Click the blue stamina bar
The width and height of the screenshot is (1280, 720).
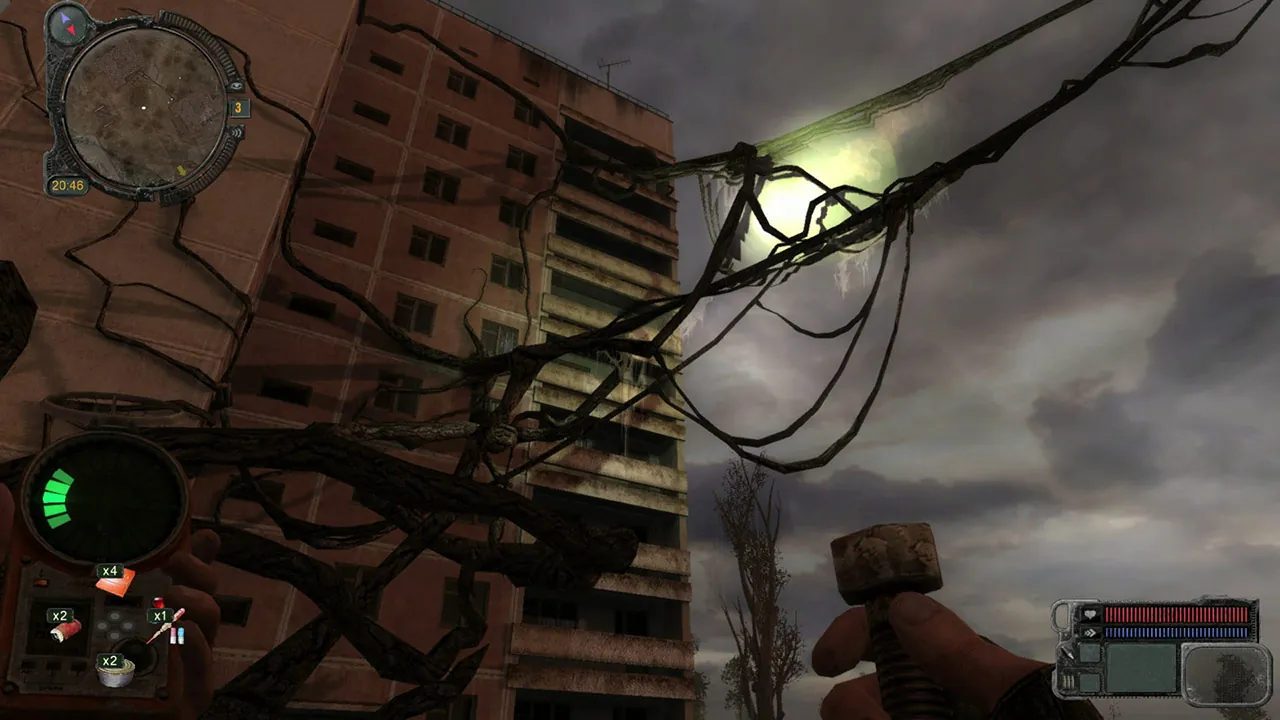(x=1176, y=632)
